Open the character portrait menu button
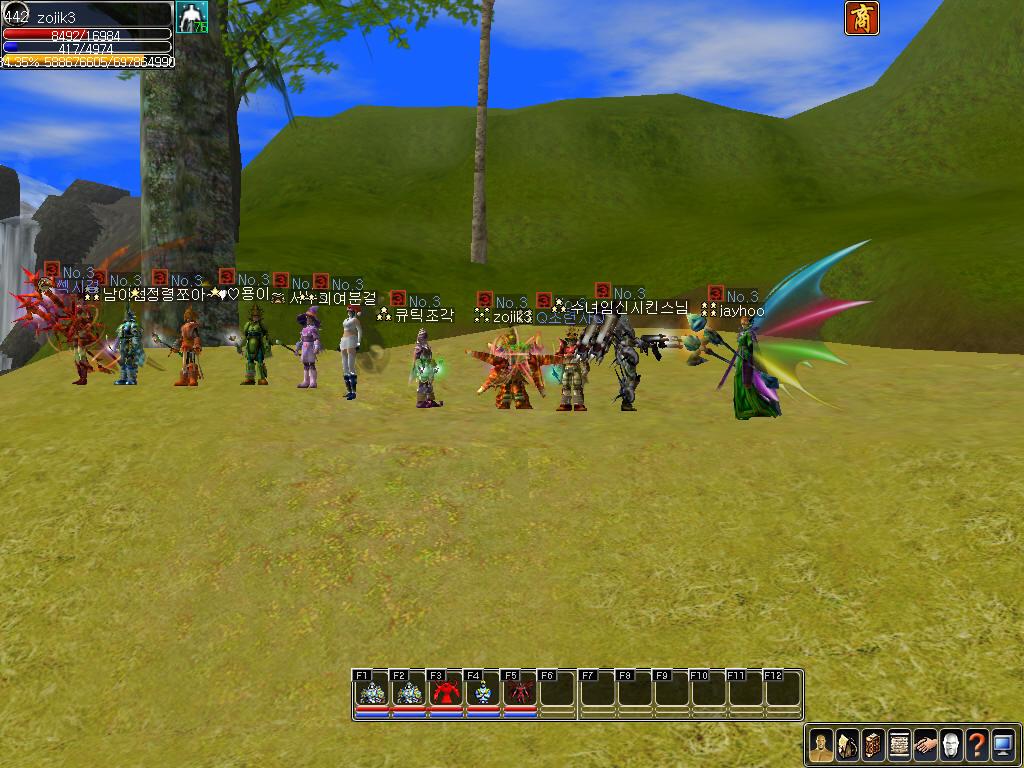The width and height of the screenshot is (1024, 768). coord(821,745)
